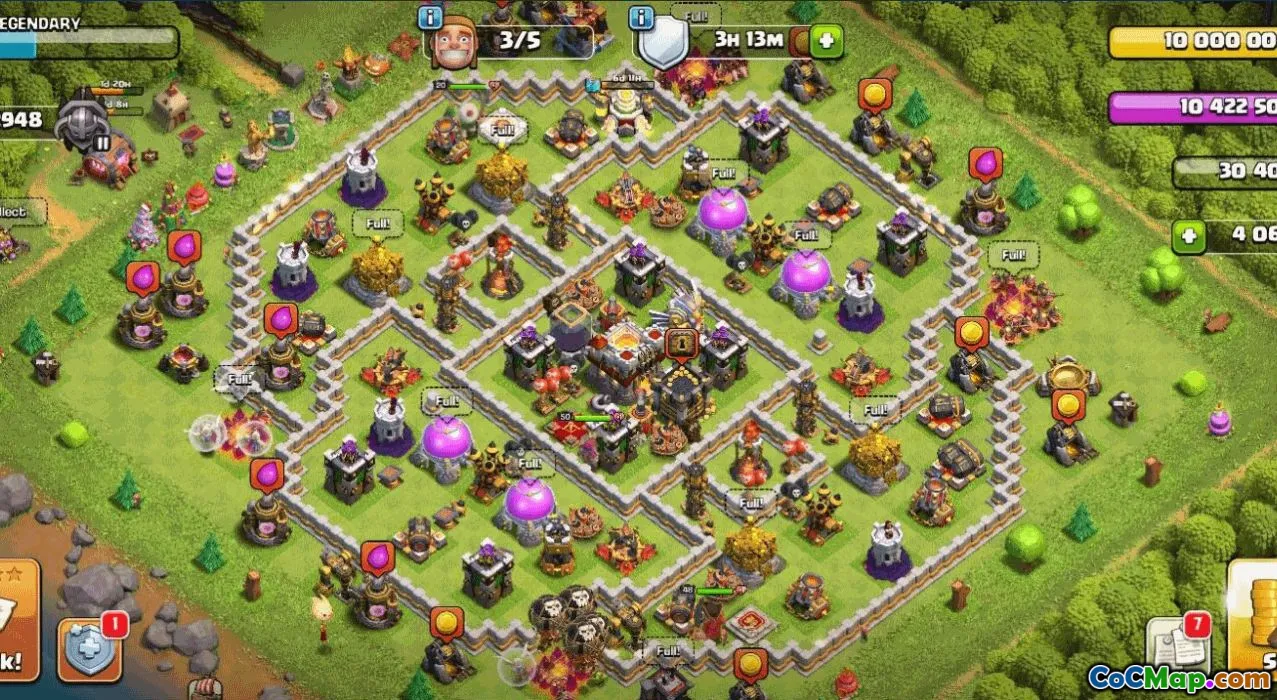Tap the purple elixir counter bar
The width and height of the screenshot is (1277, 700).
[1192, 107]
